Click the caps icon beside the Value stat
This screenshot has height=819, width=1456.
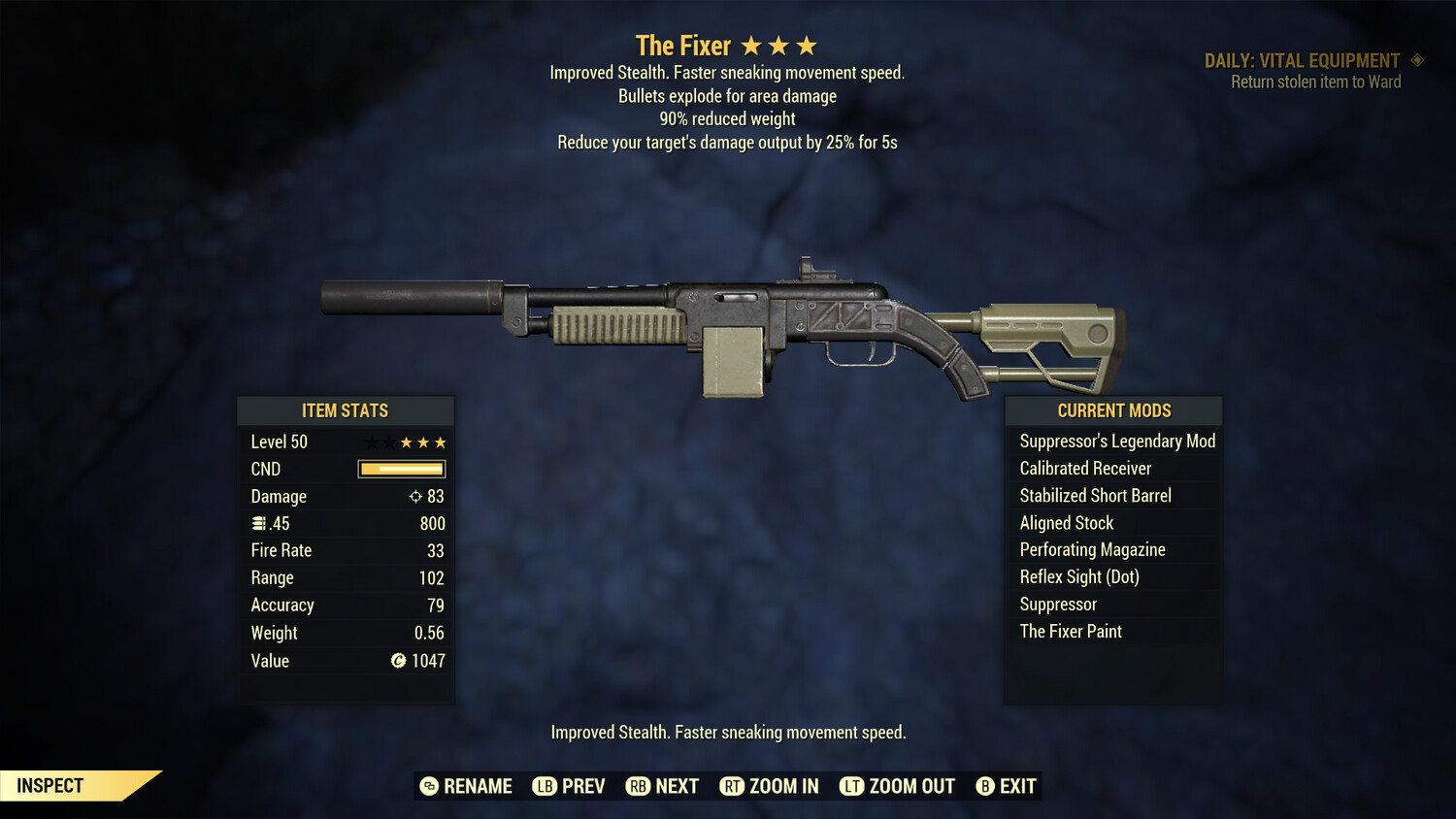point(396,661)
